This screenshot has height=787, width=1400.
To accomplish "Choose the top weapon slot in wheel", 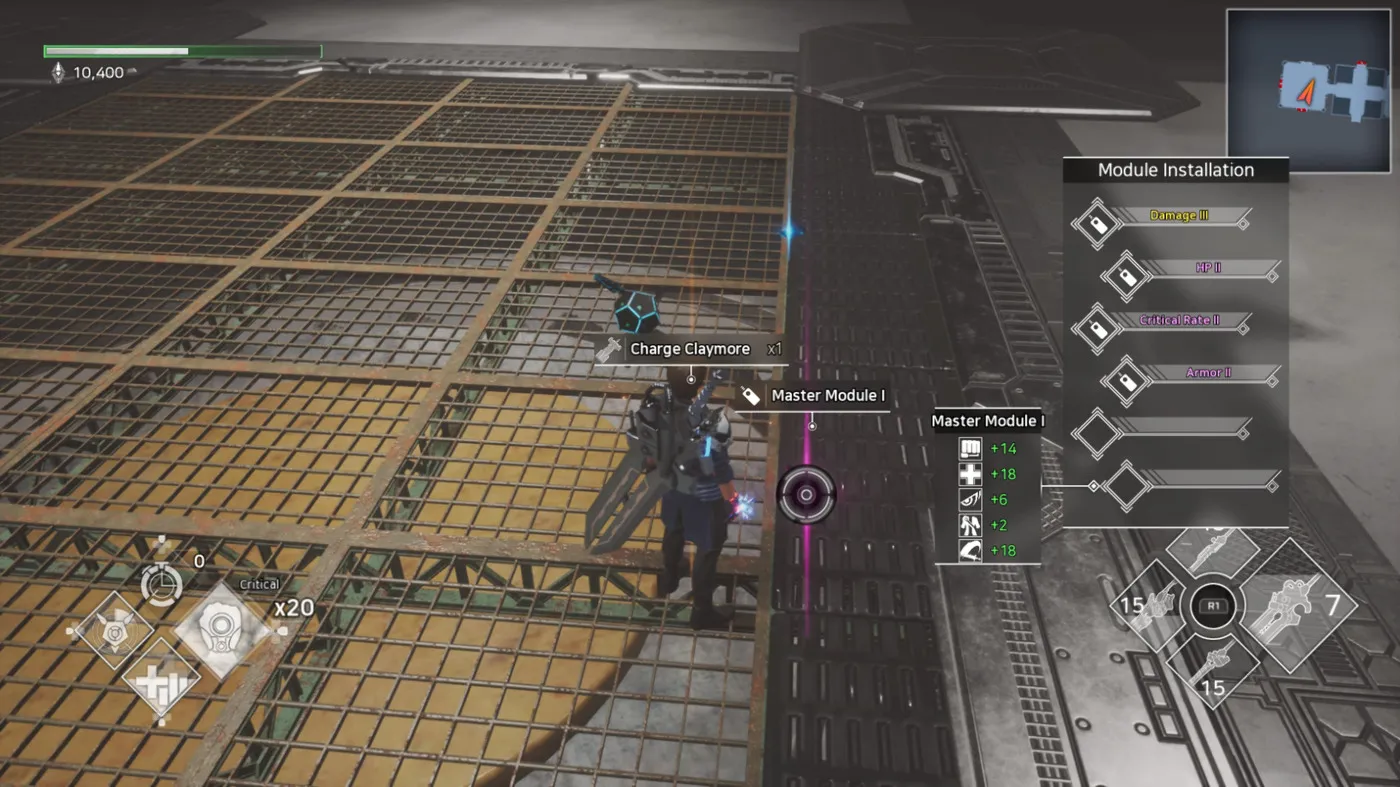I will tap(1213, 547).
